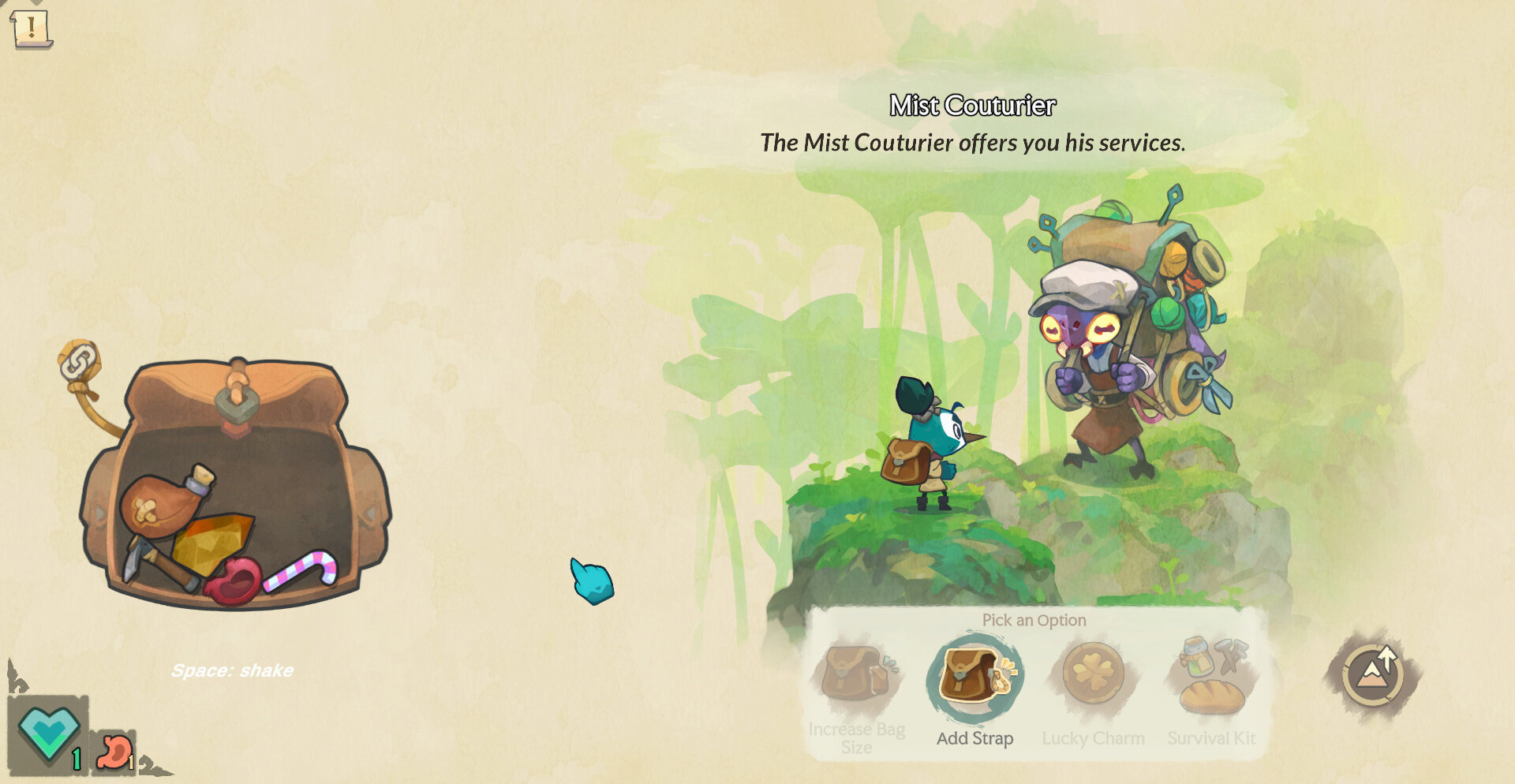Select the candy cane in the bag
Screen dimensions: 1515x784
pyautogui.click(x=302, y=569)
